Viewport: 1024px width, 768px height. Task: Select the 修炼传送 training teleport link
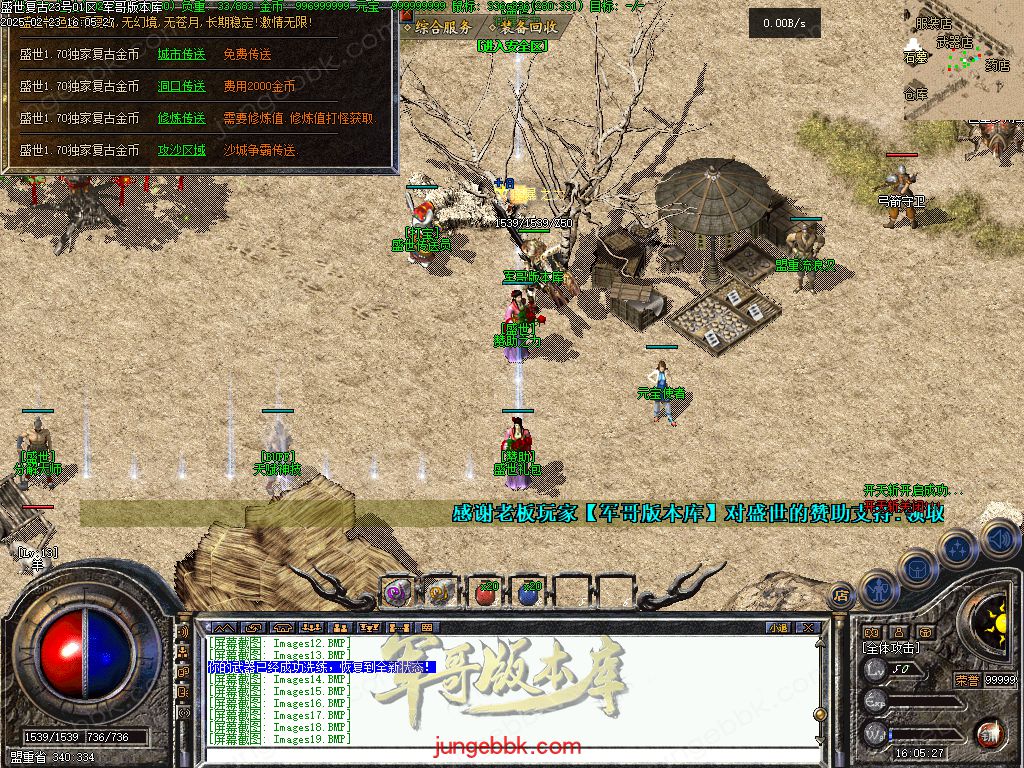[x=181, y=119]
